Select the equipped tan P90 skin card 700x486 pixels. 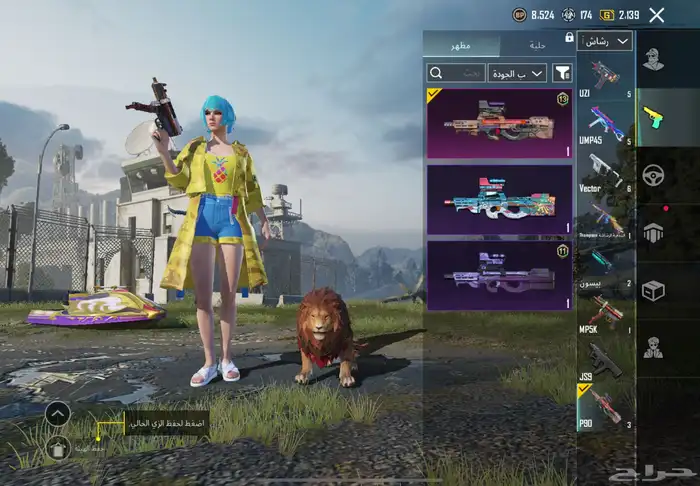pos(499,123)
